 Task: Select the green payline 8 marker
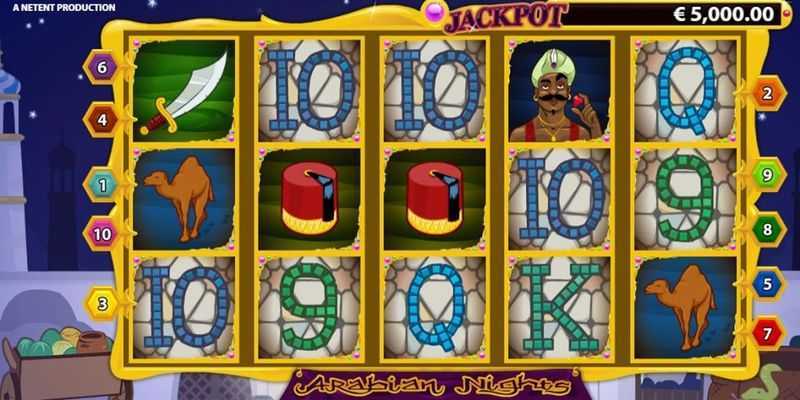[767, 228]
